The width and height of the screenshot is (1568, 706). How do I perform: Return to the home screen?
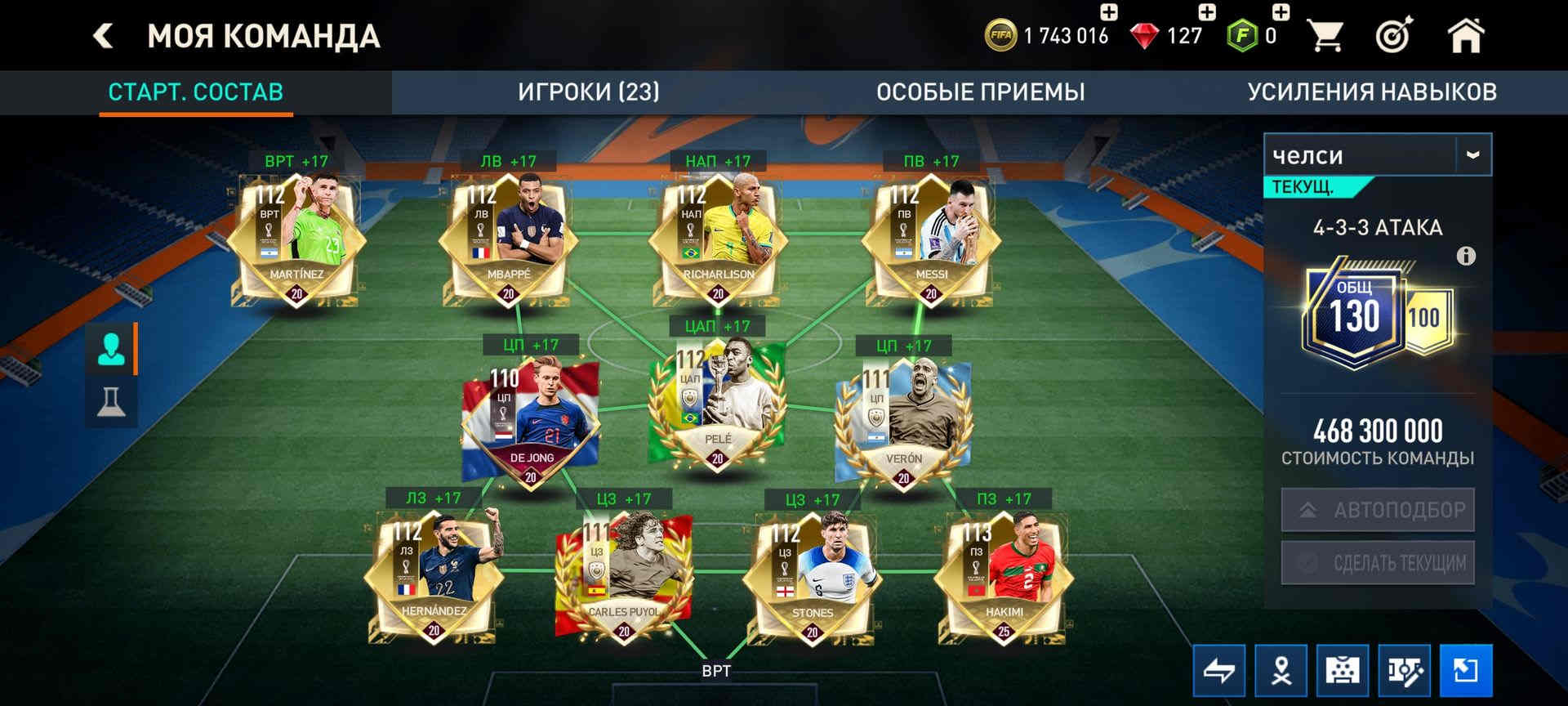[1465, 36]
